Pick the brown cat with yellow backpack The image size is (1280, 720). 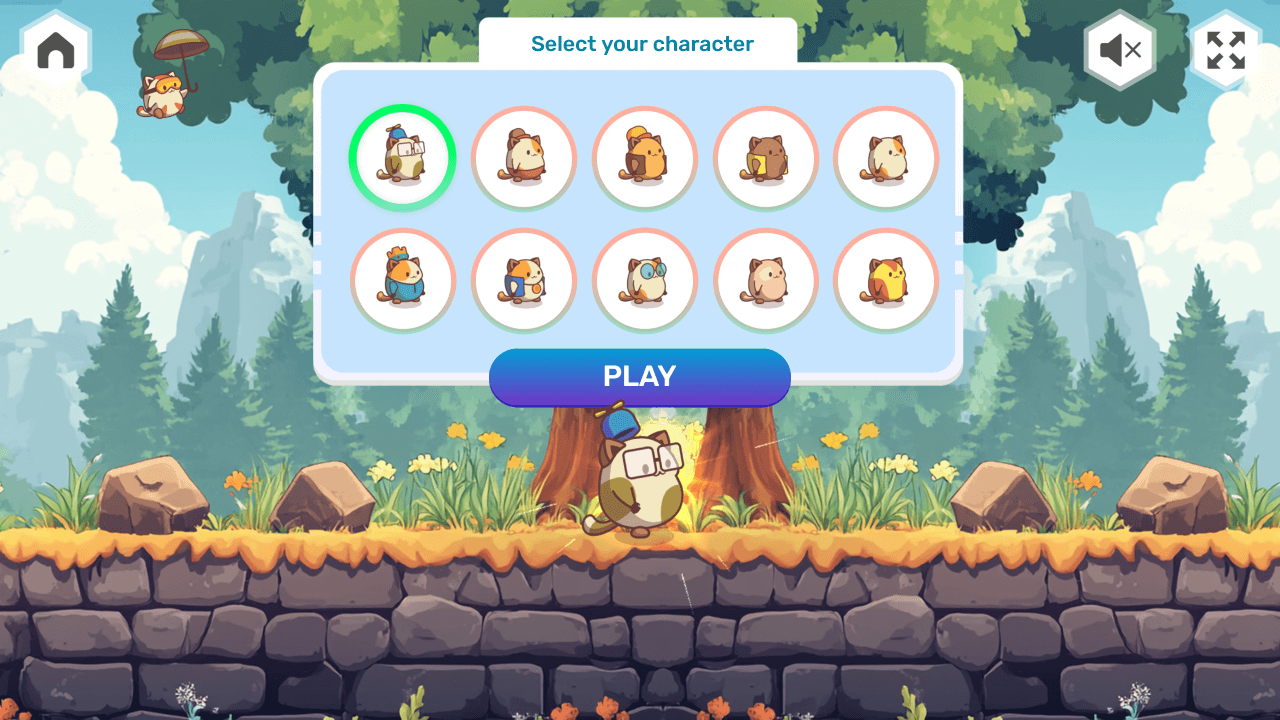(765, 158)
